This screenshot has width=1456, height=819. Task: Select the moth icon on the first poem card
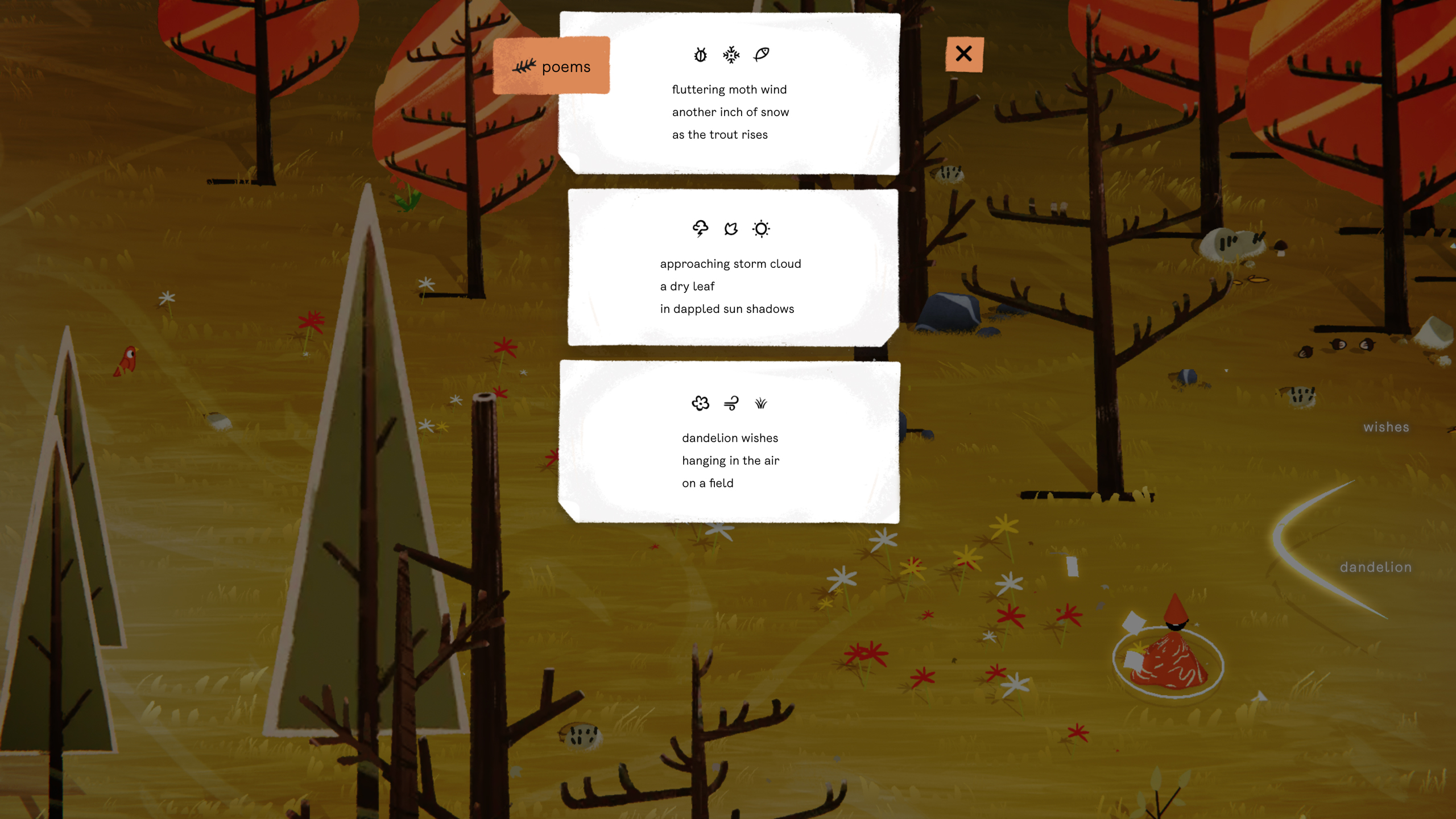pyautogui.click(x=700, y=55)
